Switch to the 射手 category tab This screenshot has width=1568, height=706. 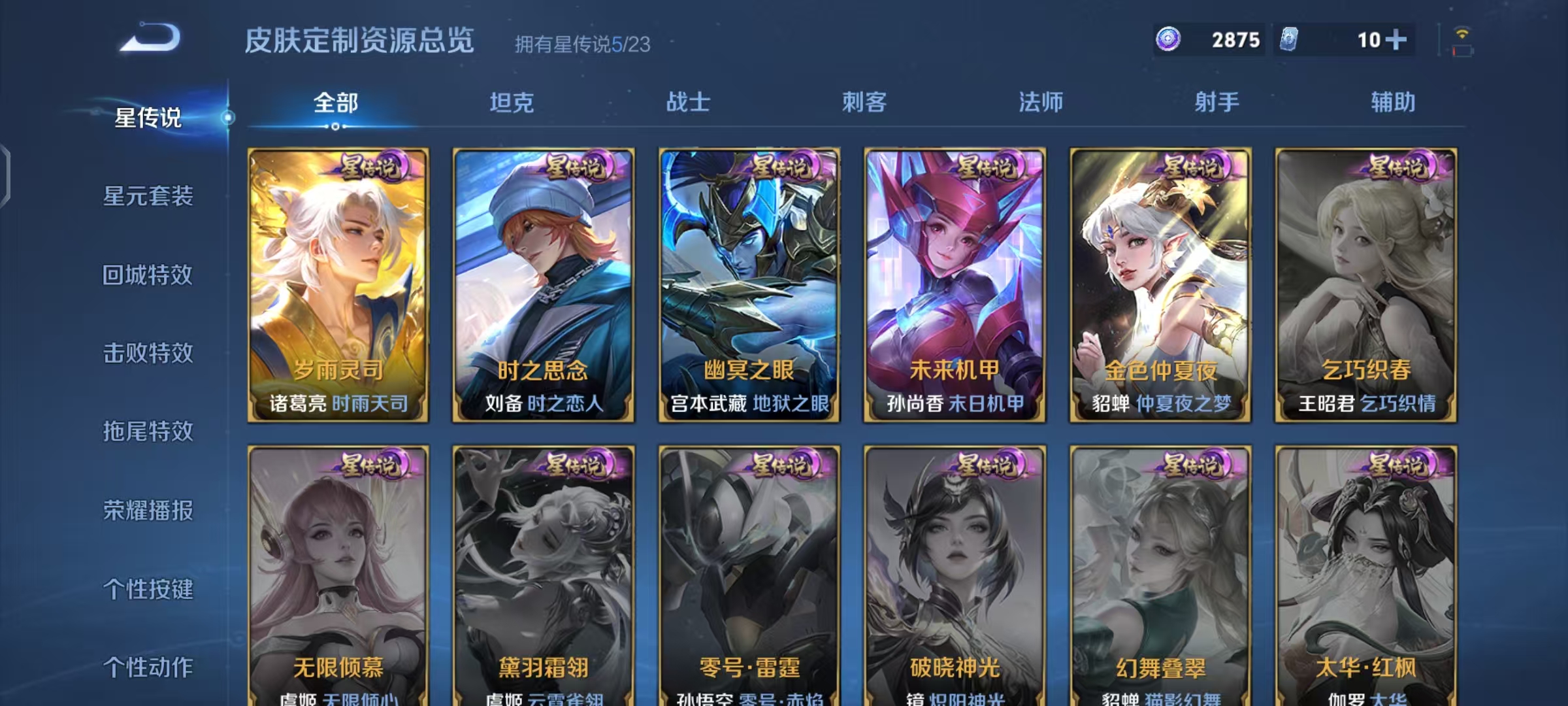[x=1217, y=103]
